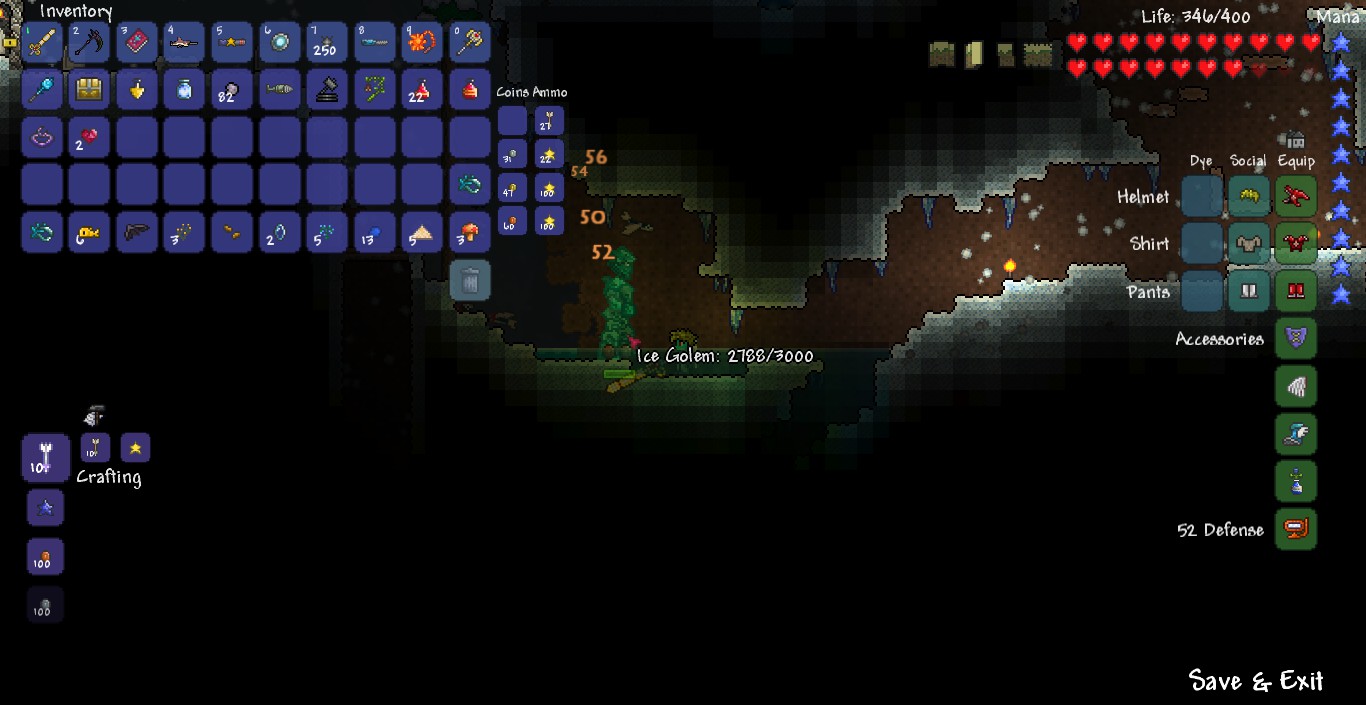Screen dimensions: 1366x705
Task: Select the angel wings accessory slot
Action: [1296, 387]
